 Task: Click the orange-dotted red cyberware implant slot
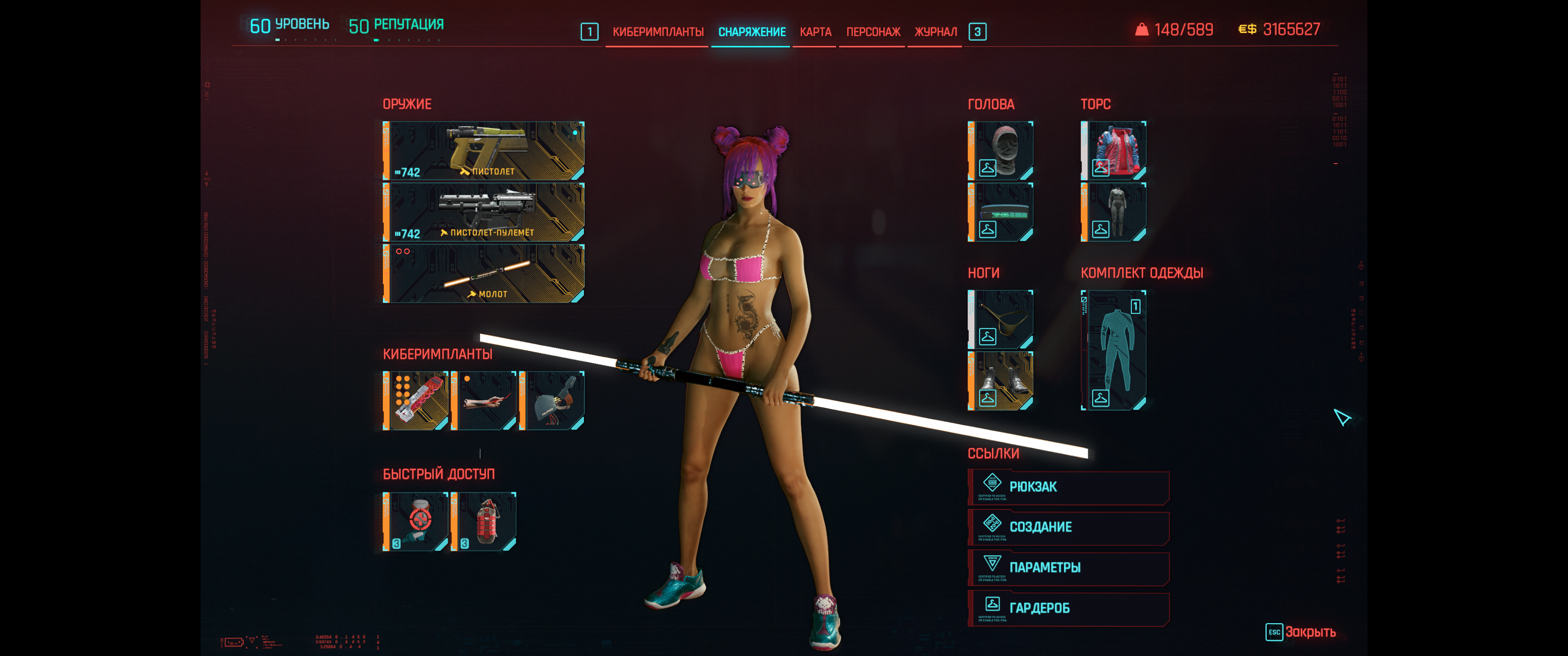416,400
